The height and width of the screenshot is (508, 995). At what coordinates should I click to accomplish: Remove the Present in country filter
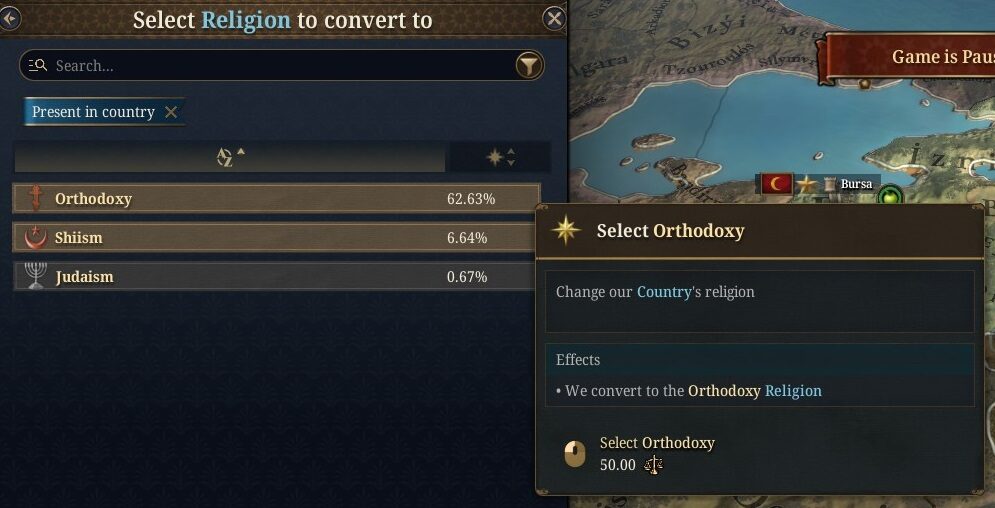tap(171, 112)
